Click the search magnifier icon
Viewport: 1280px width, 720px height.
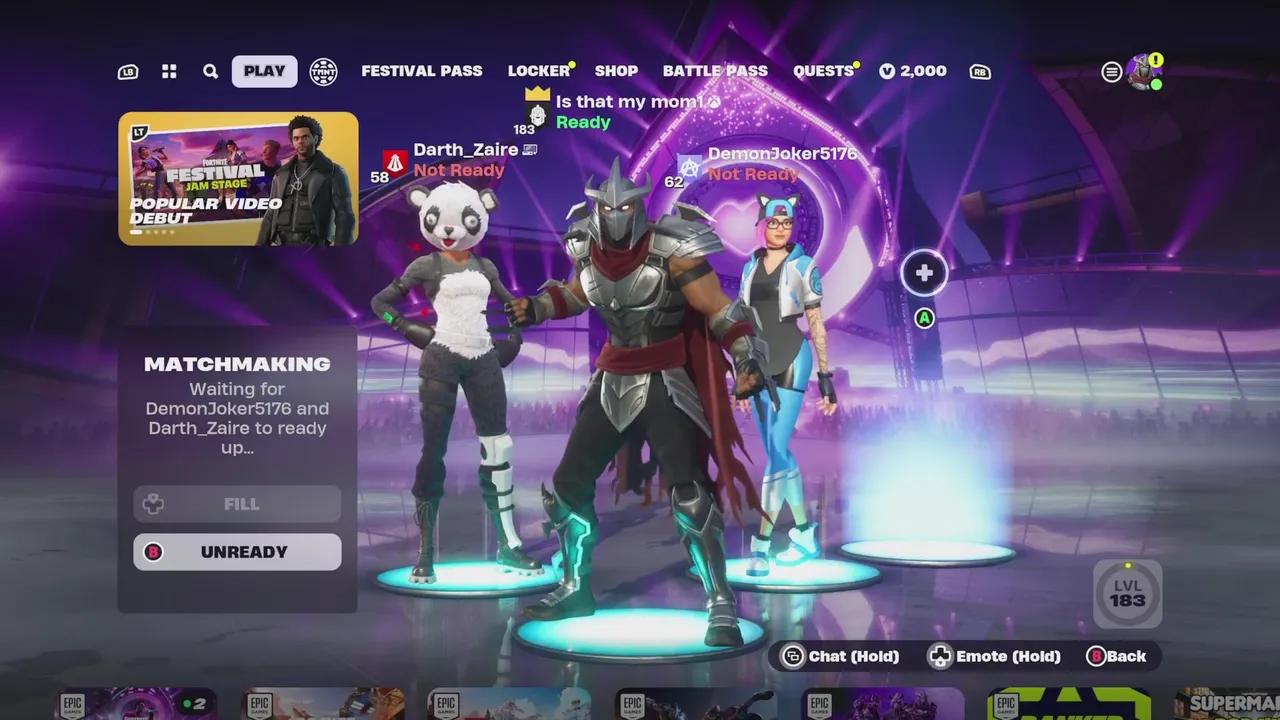tap(210, 71)
